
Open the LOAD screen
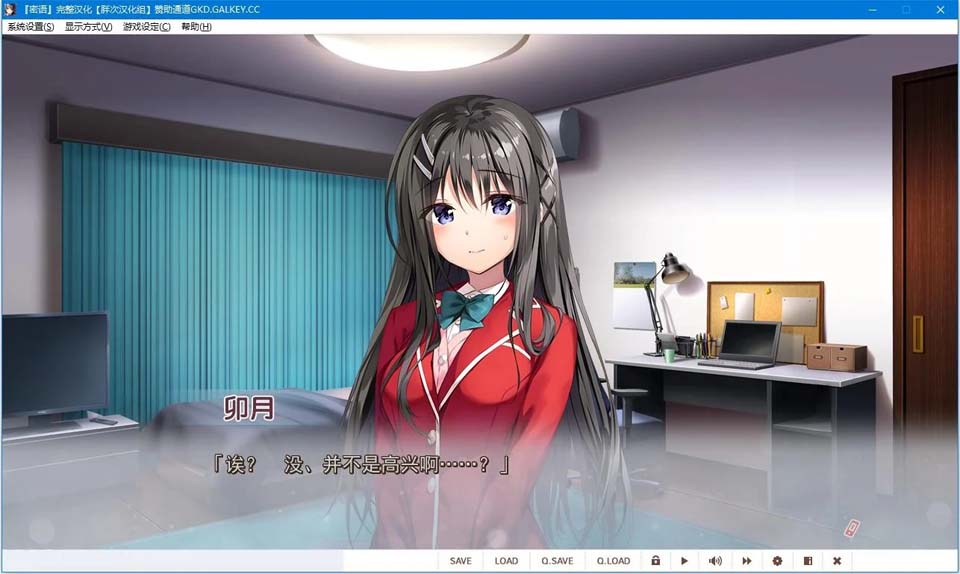pos(506,561)
